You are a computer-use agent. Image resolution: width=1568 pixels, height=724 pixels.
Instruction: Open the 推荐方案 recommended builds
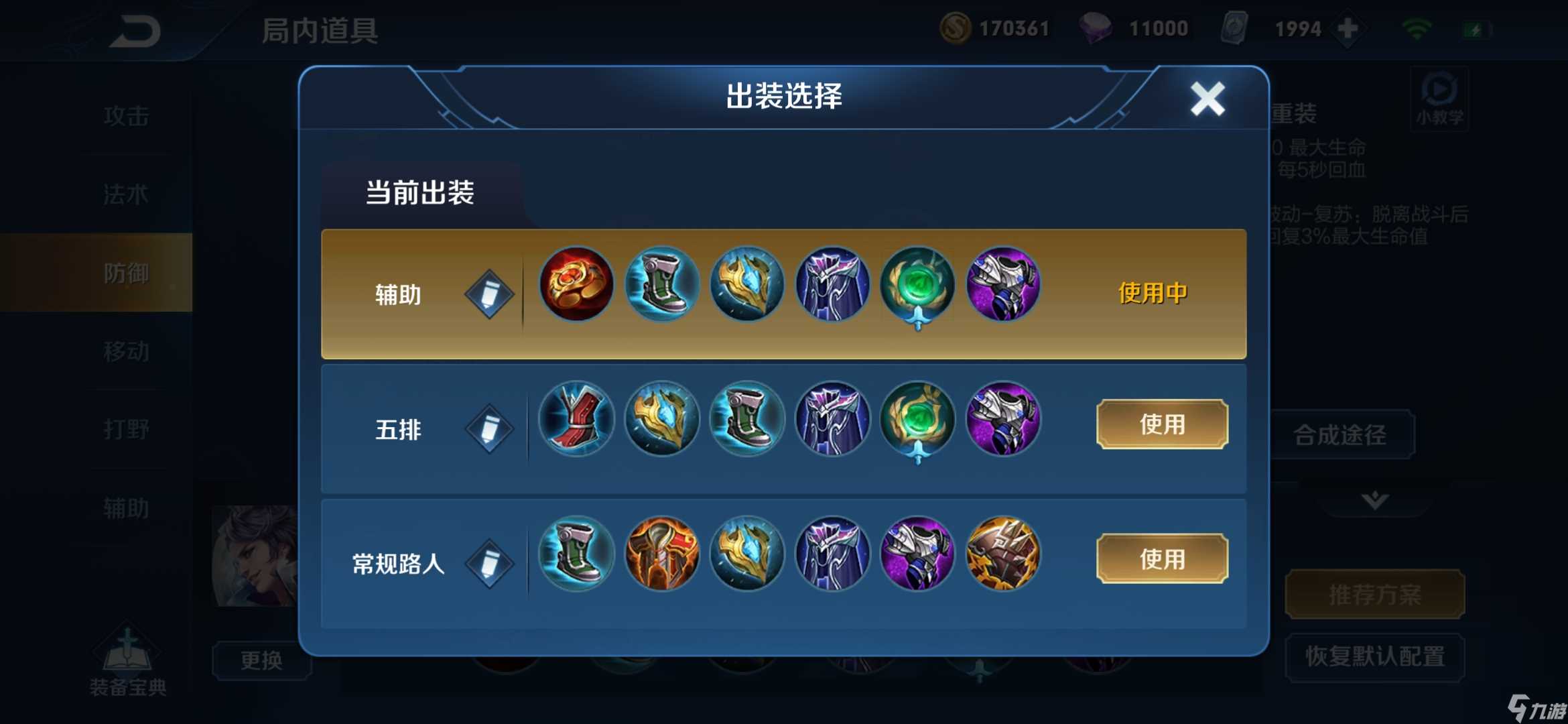(x=1374, y=594)
